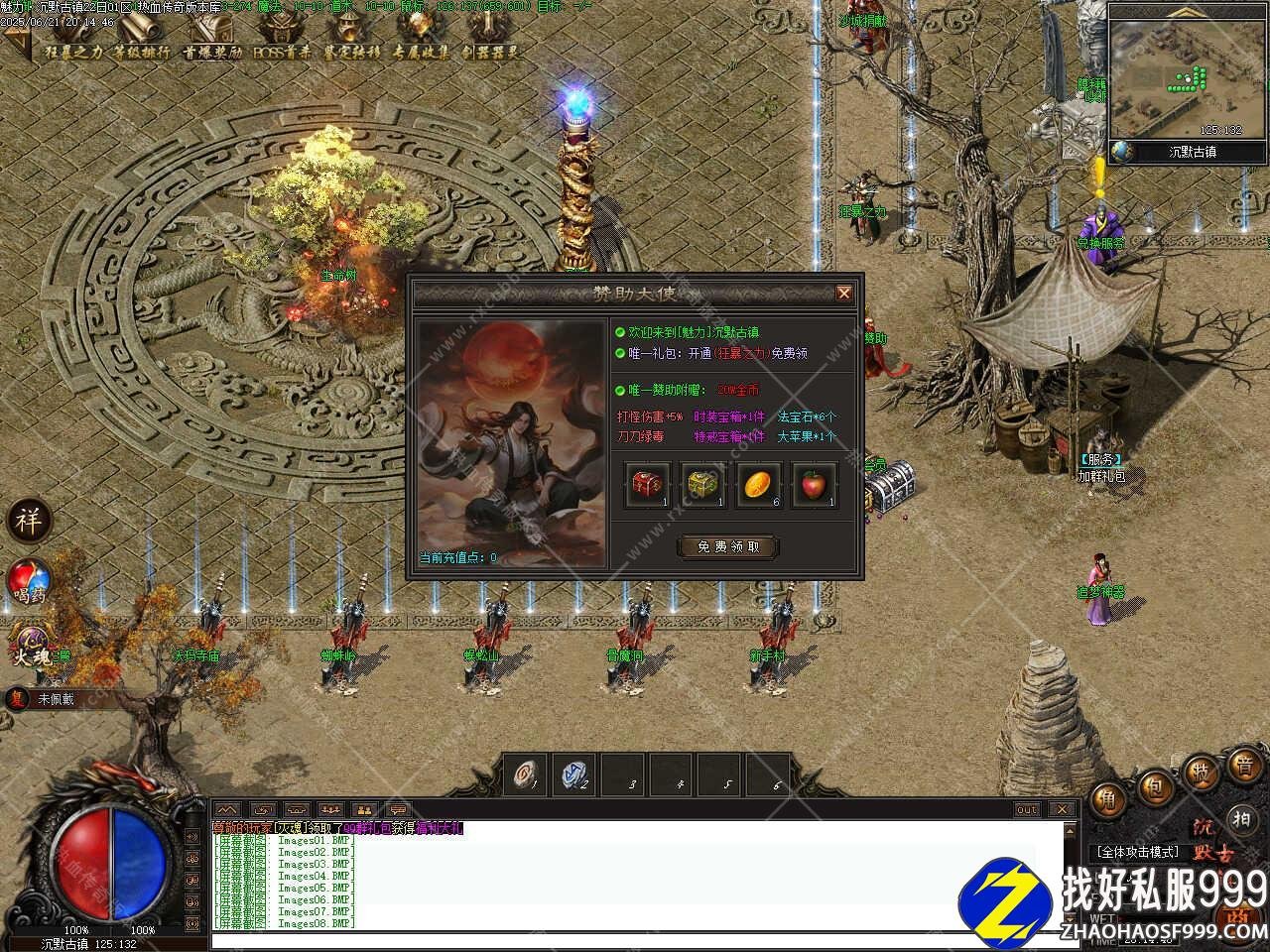Close the chat panel with X button
Viewport: 1270px width, 952px height.
1062,809
